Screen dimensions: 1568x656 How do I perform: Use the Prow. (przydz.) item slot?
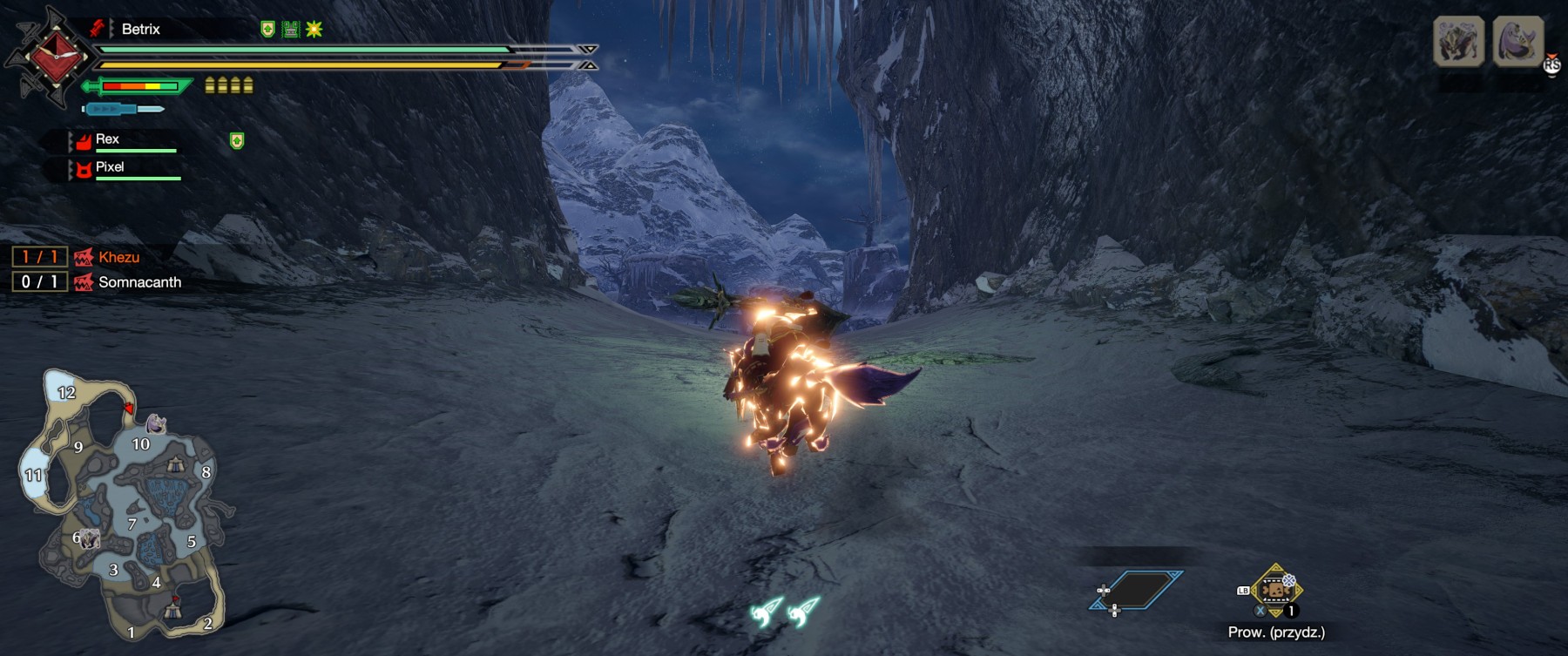1275,591
